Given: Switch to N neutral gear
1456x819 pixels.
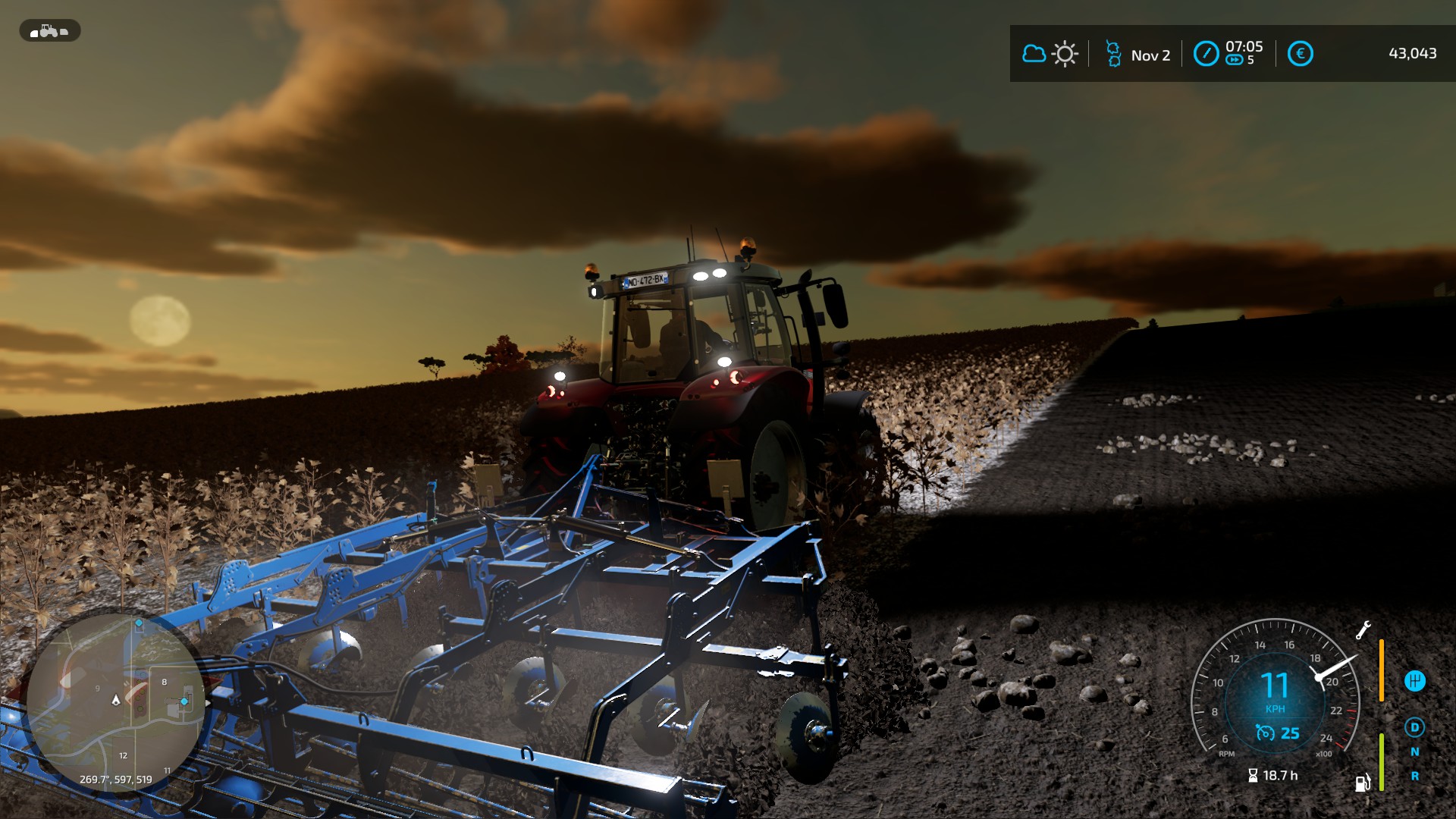Looking at the screenshot, I should (x=1414, y=752).
